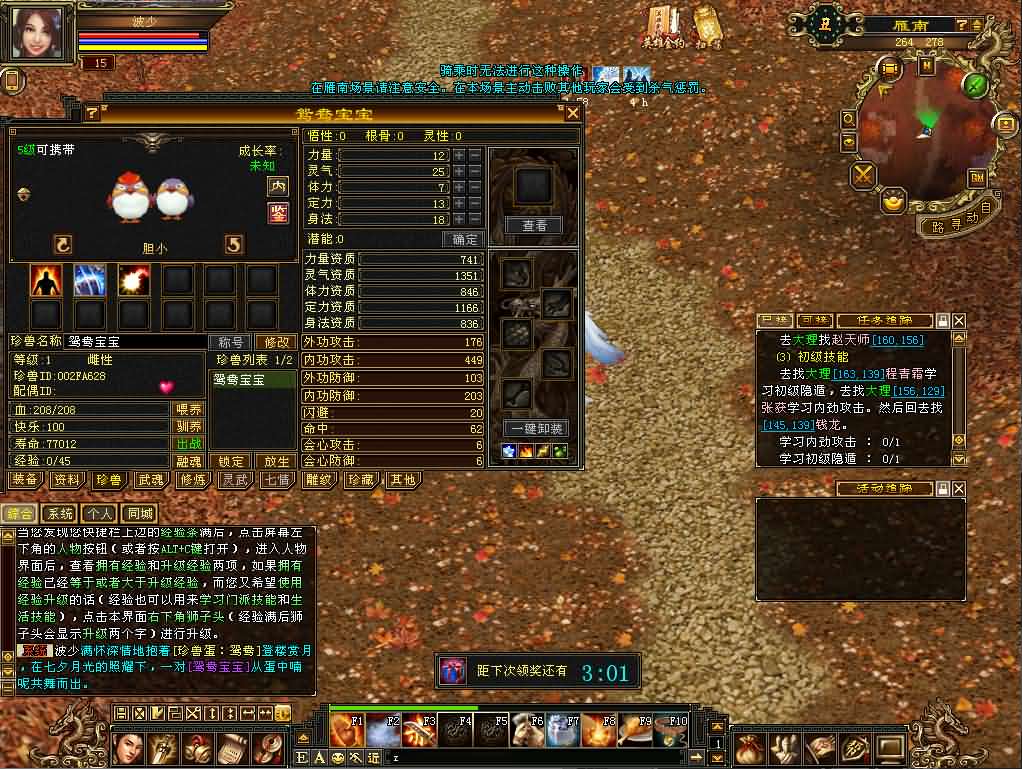Switch chat to the 系统 channel tab

pyautogui.click(x=61, y=514)
